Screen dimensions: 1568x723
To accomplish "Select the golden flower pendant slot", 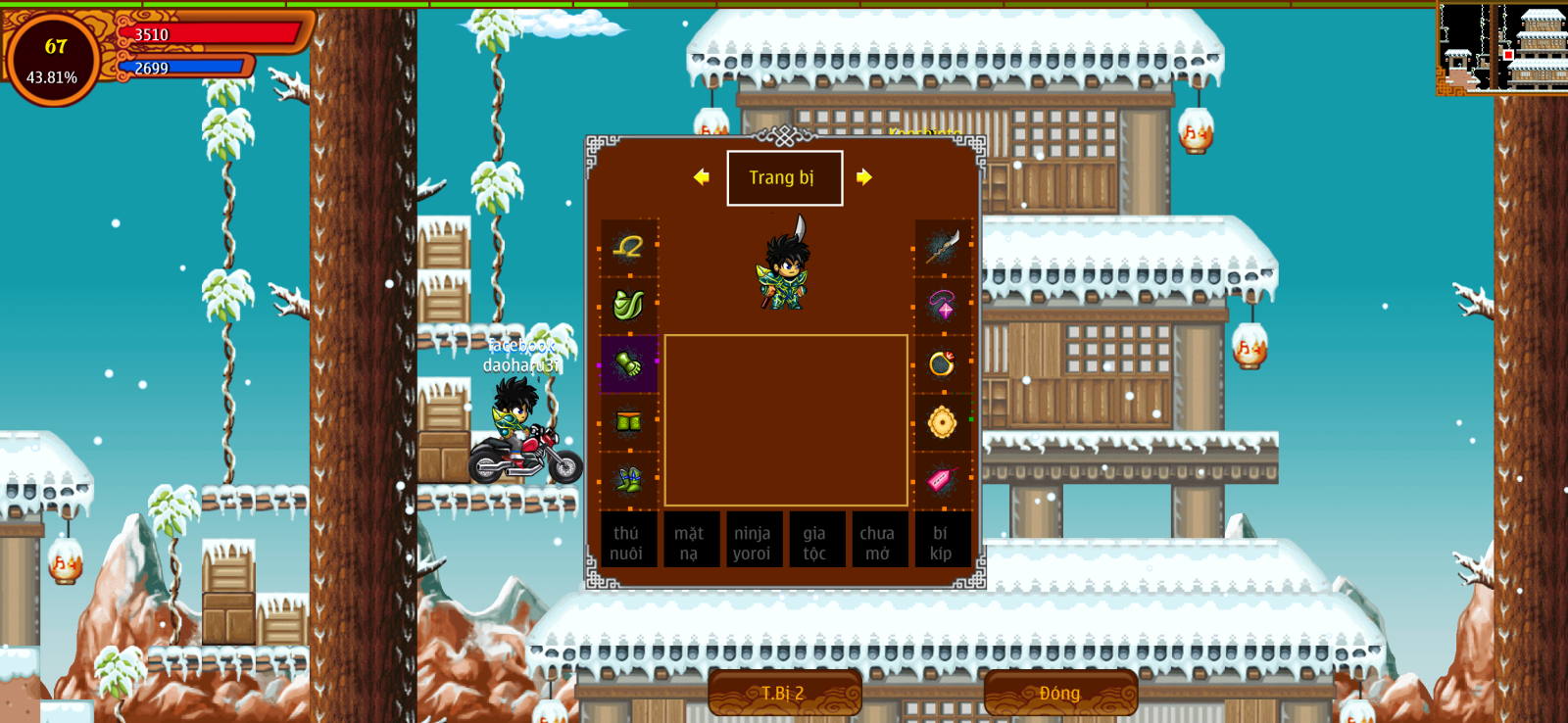I will (942, 422).
